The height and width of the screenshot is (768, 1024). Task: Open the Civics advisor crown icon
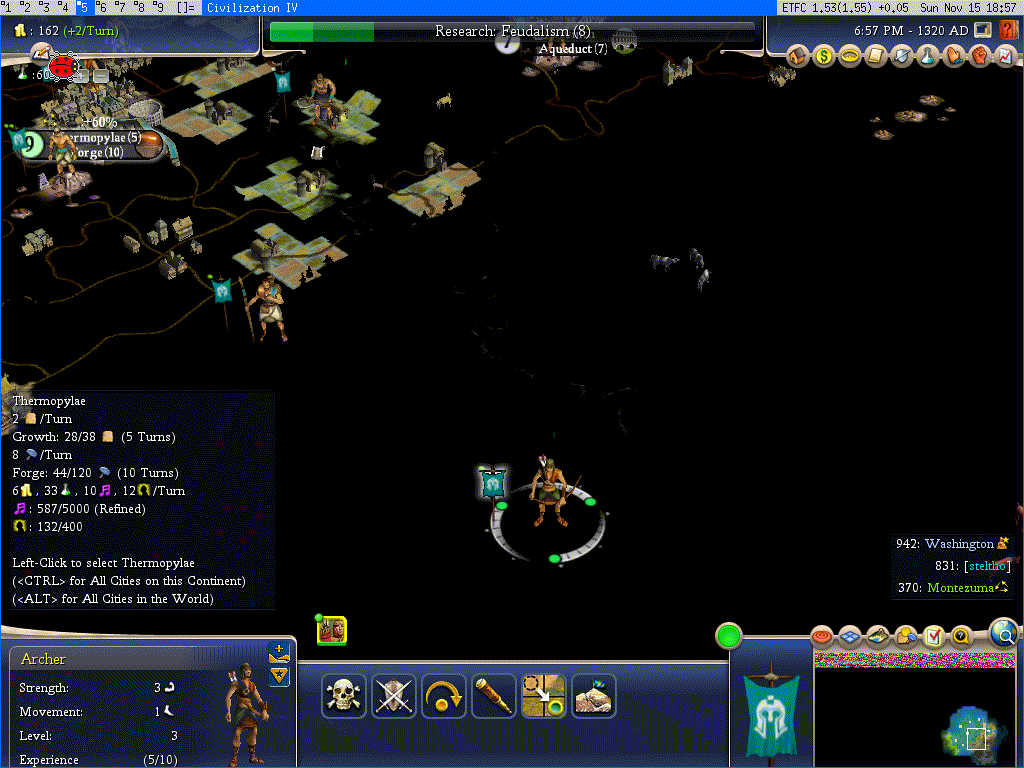pyautogui.click(x=850, y=56)
